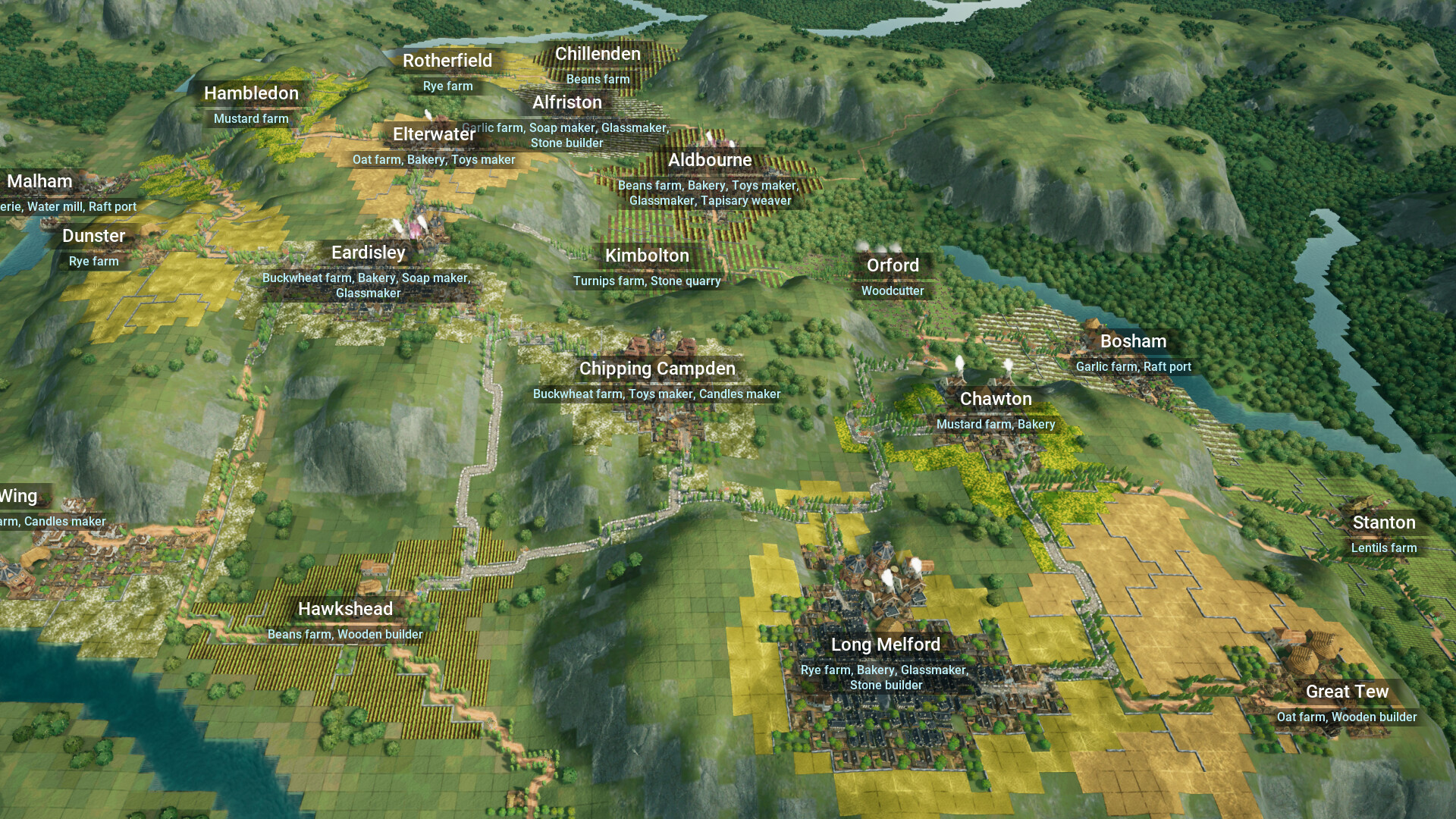Viewport: 1456px width, 819px height.
Task: Click the Alfriston settlement label
Action: [x=566, y=102]
